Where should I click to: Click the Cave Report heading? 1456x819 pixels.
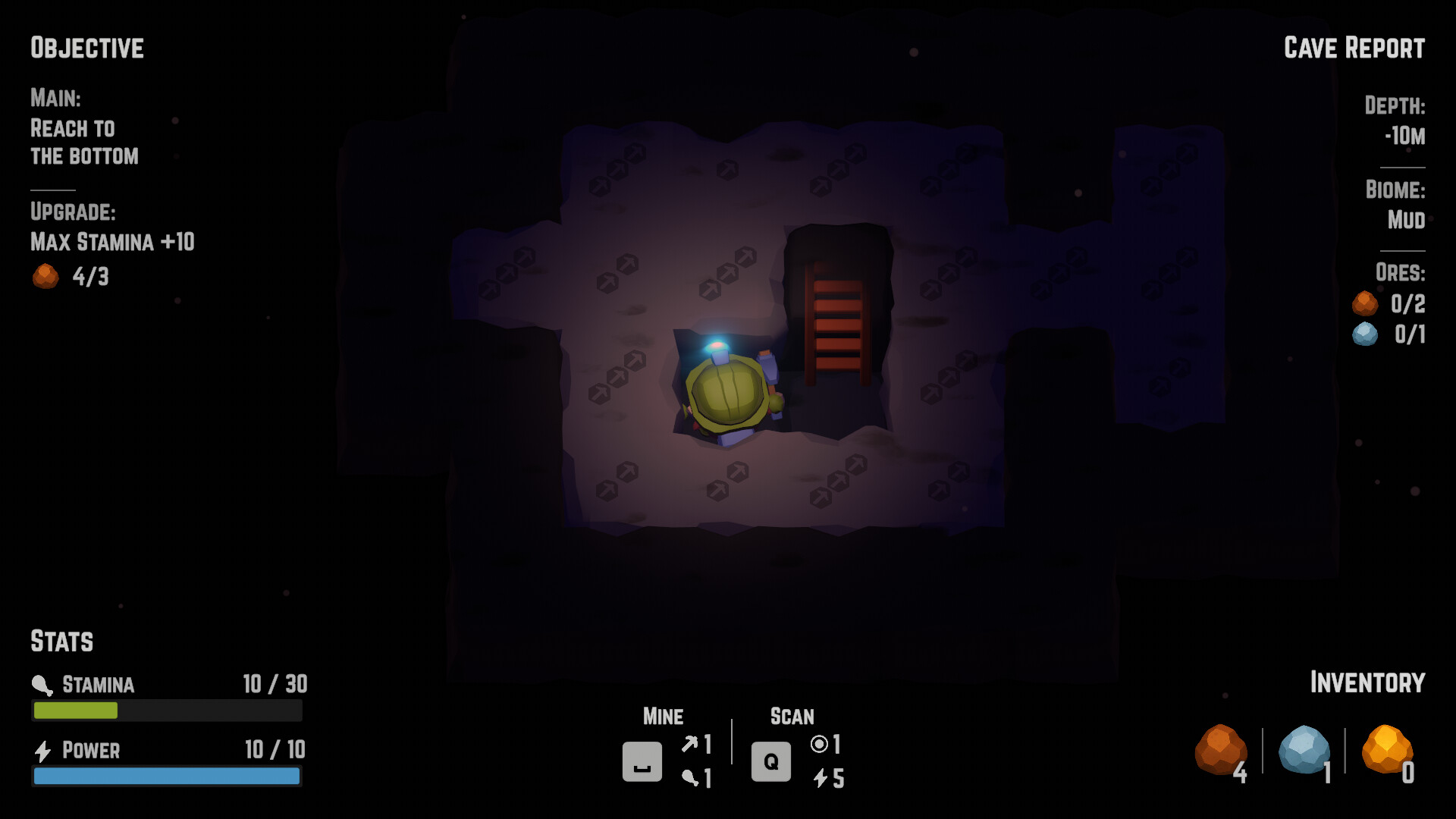(1354, 48)
